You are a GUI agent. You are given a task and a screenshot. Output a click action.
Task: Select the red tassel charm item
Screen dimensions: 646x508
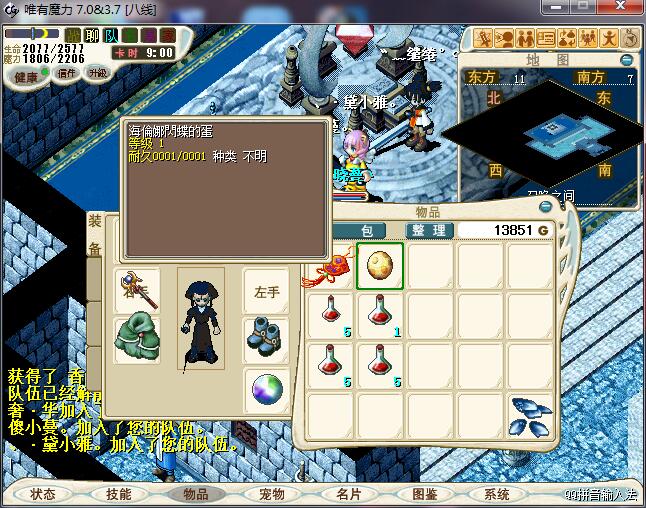pos(330,267)
